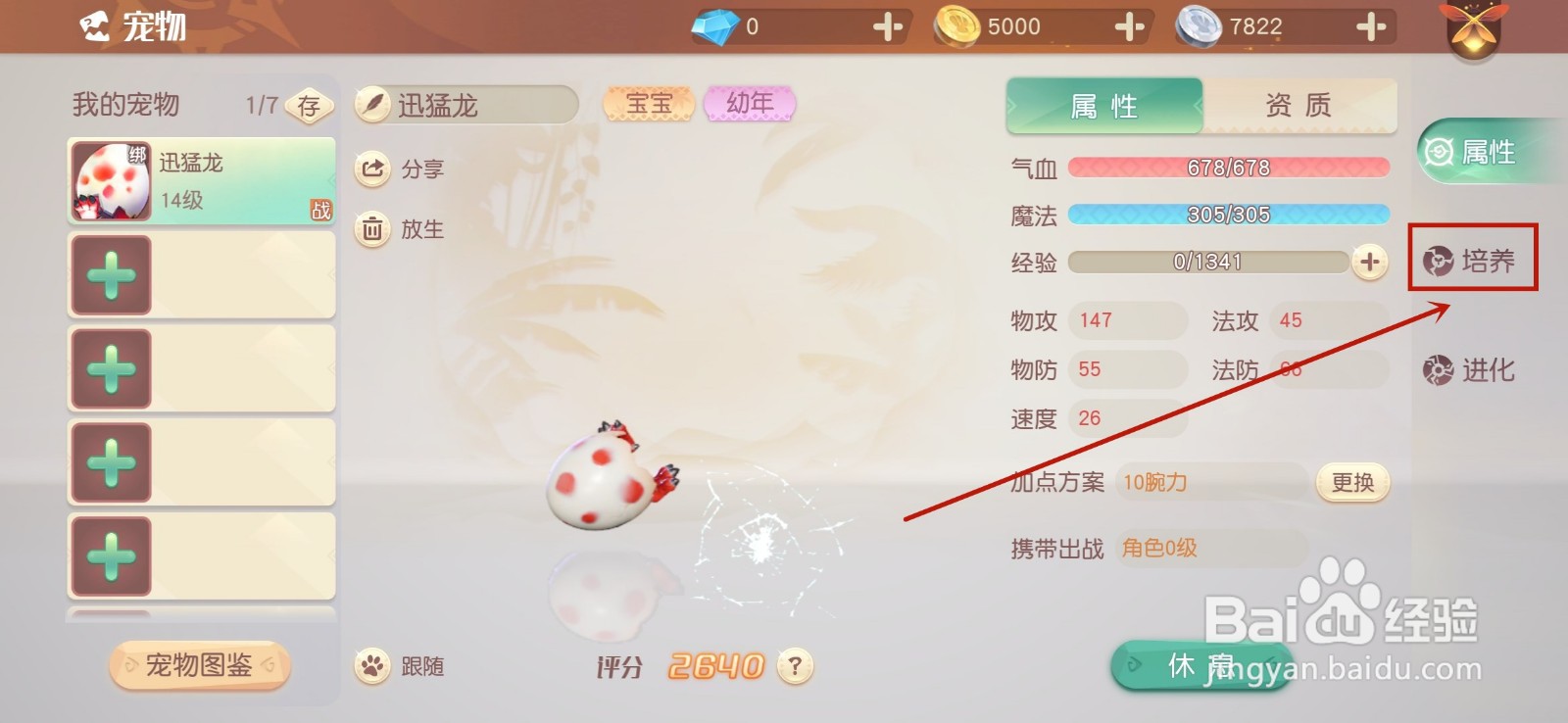This screenshot has height=723, width=1568.
Task: Click the 属性 sidebar attribute icon
Action: tap(1437, 153)
